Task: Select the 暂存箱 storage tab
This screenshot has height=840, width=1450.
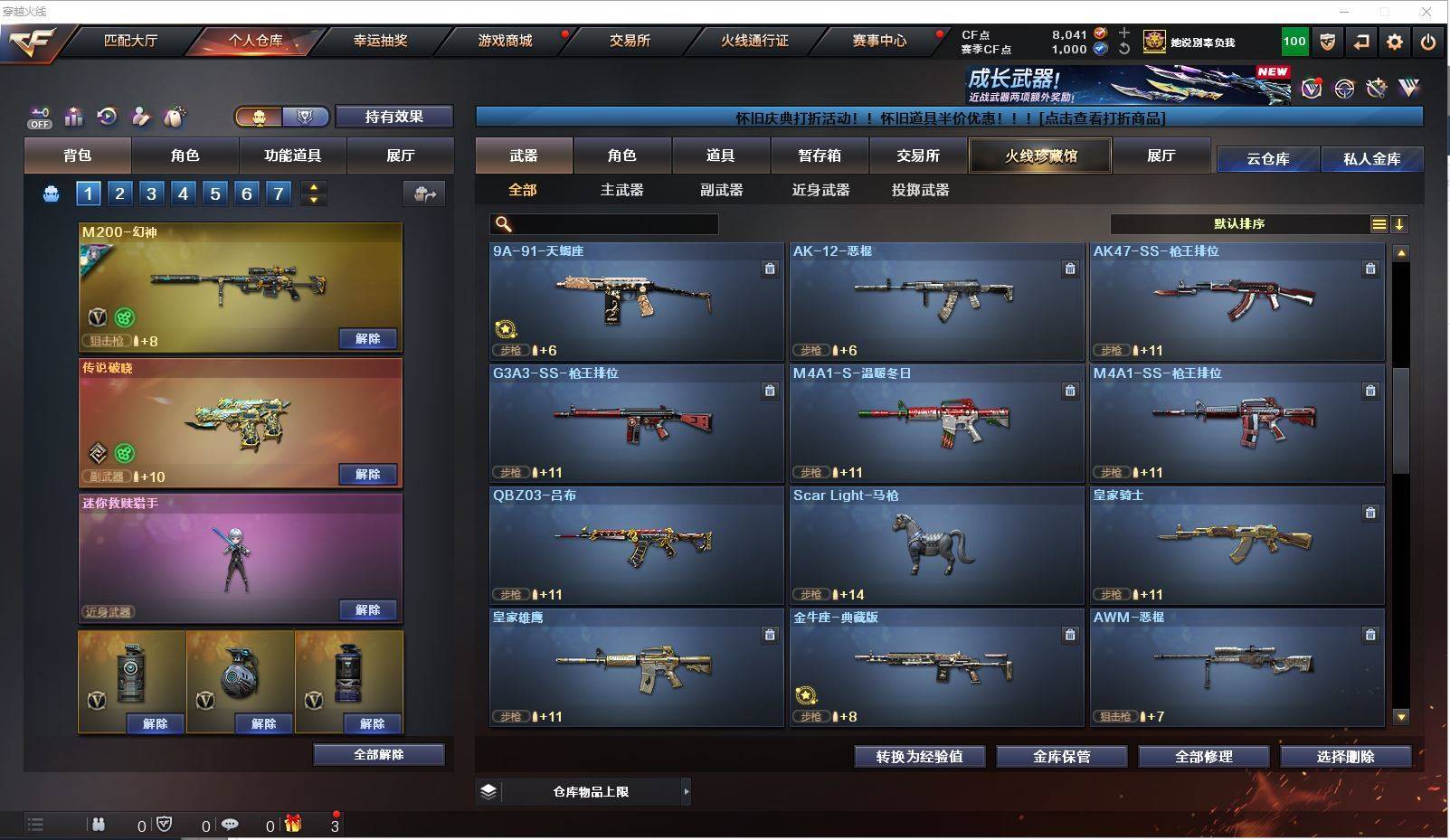Action: (820, 156)
